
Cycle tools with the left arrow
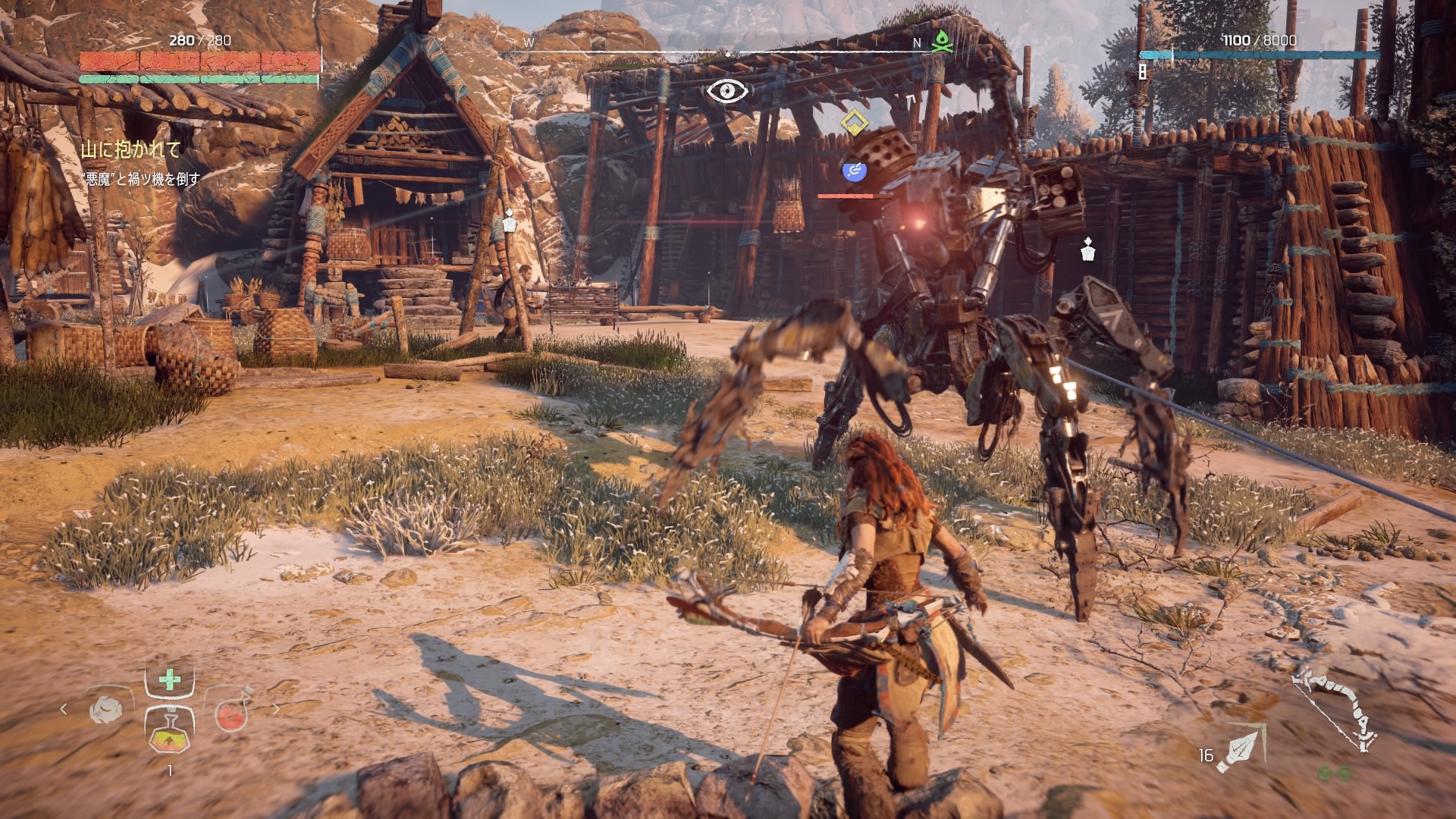(64, 709)
